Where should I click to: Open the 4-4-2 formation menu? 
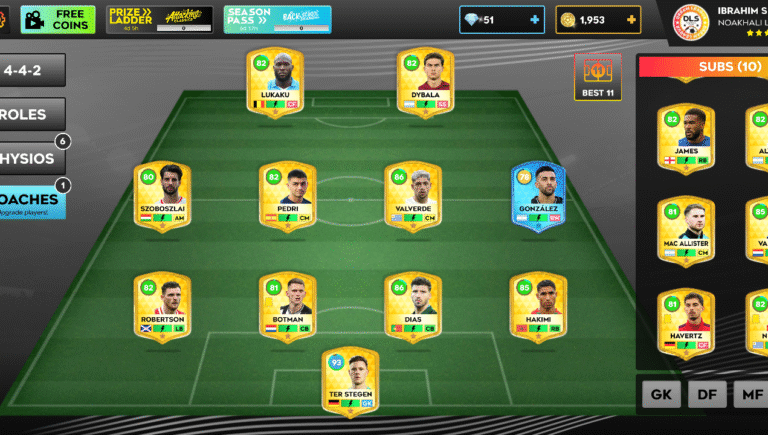point(32,70)
